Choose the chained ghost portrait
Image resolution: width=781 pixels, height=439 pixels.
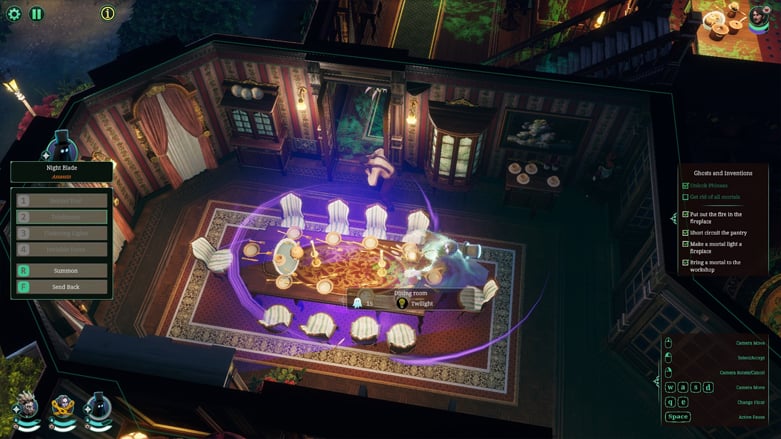pos(63,405)
